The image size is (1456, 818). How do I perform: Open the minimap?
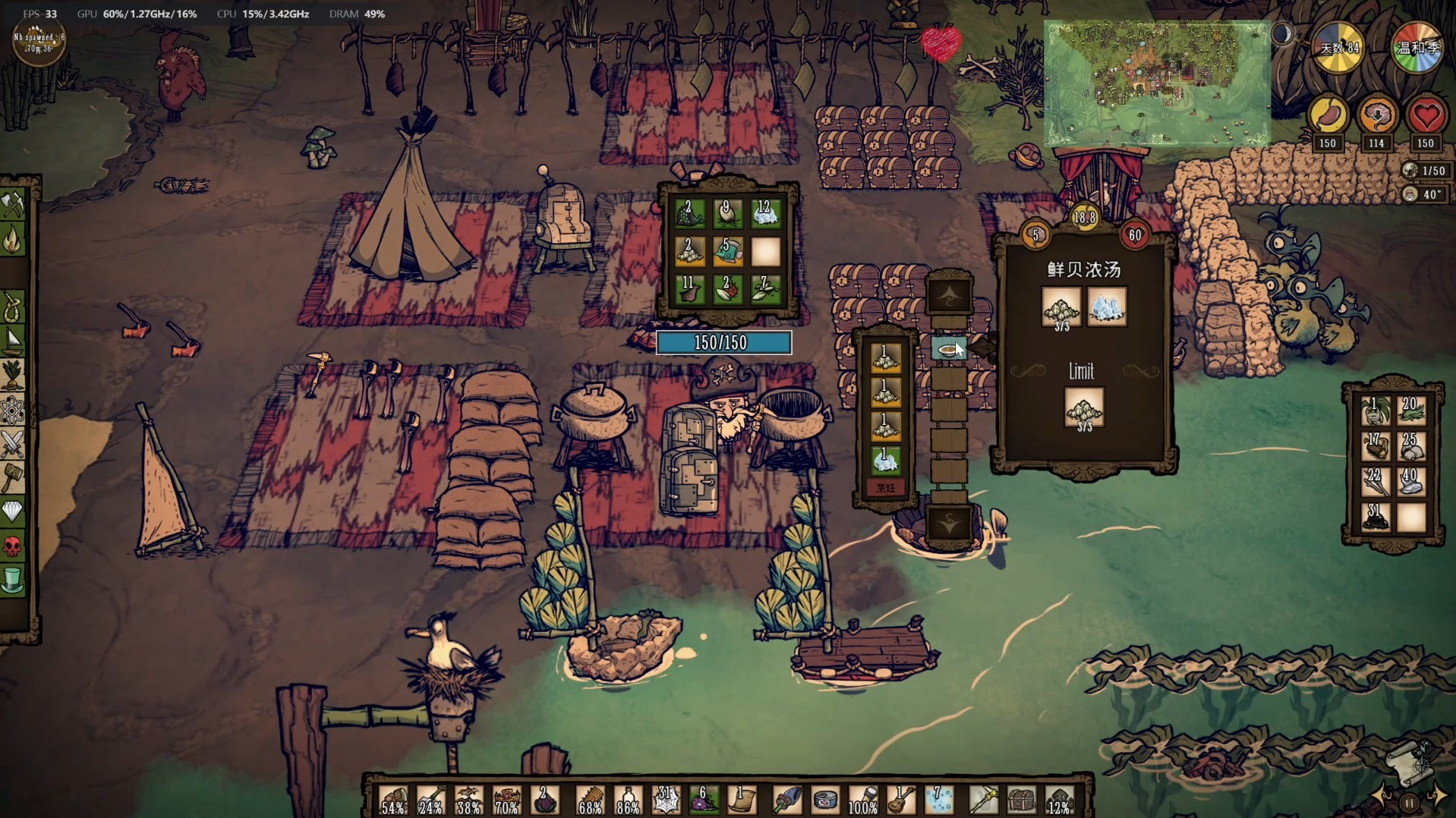coord(1156,83)
